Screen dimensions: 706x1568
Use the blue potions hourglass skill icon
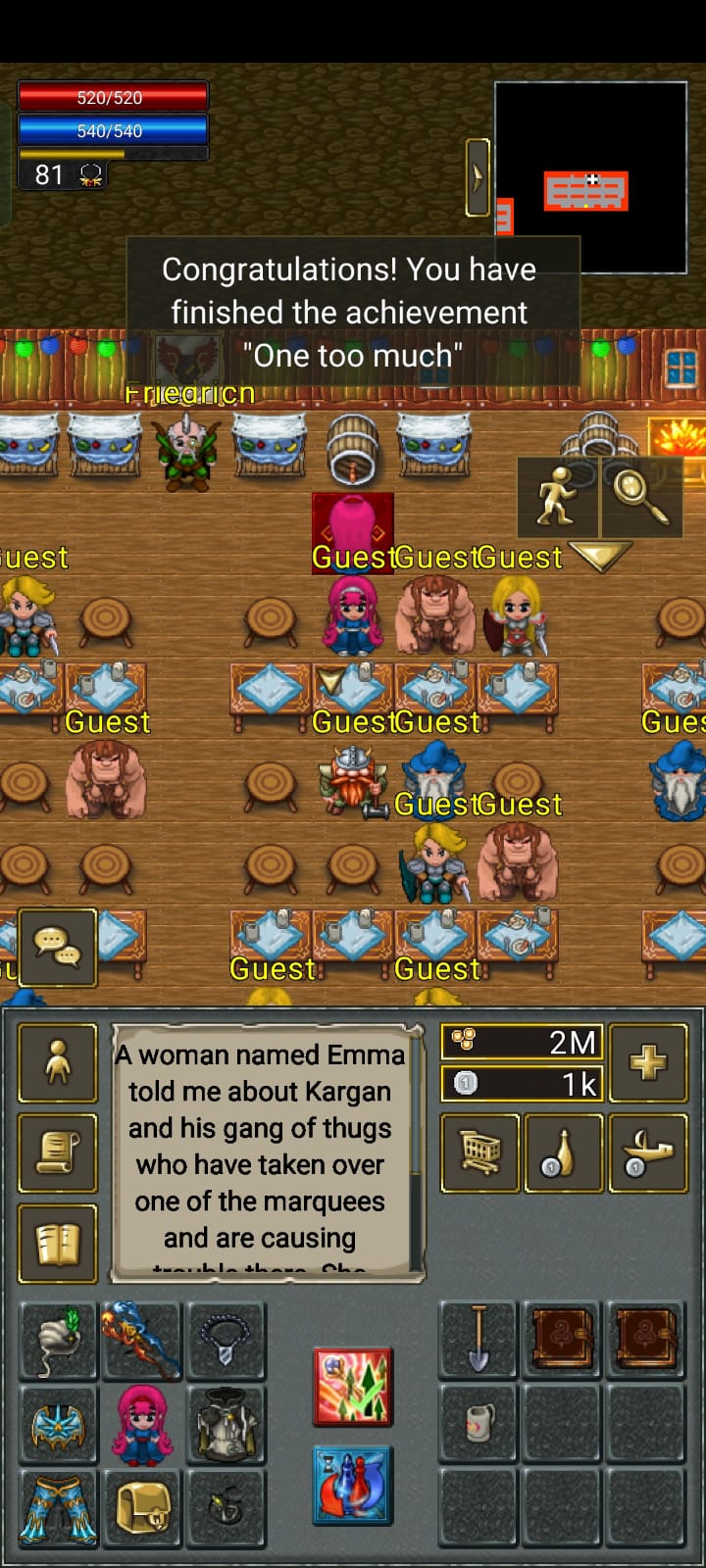pos(353,1485)
